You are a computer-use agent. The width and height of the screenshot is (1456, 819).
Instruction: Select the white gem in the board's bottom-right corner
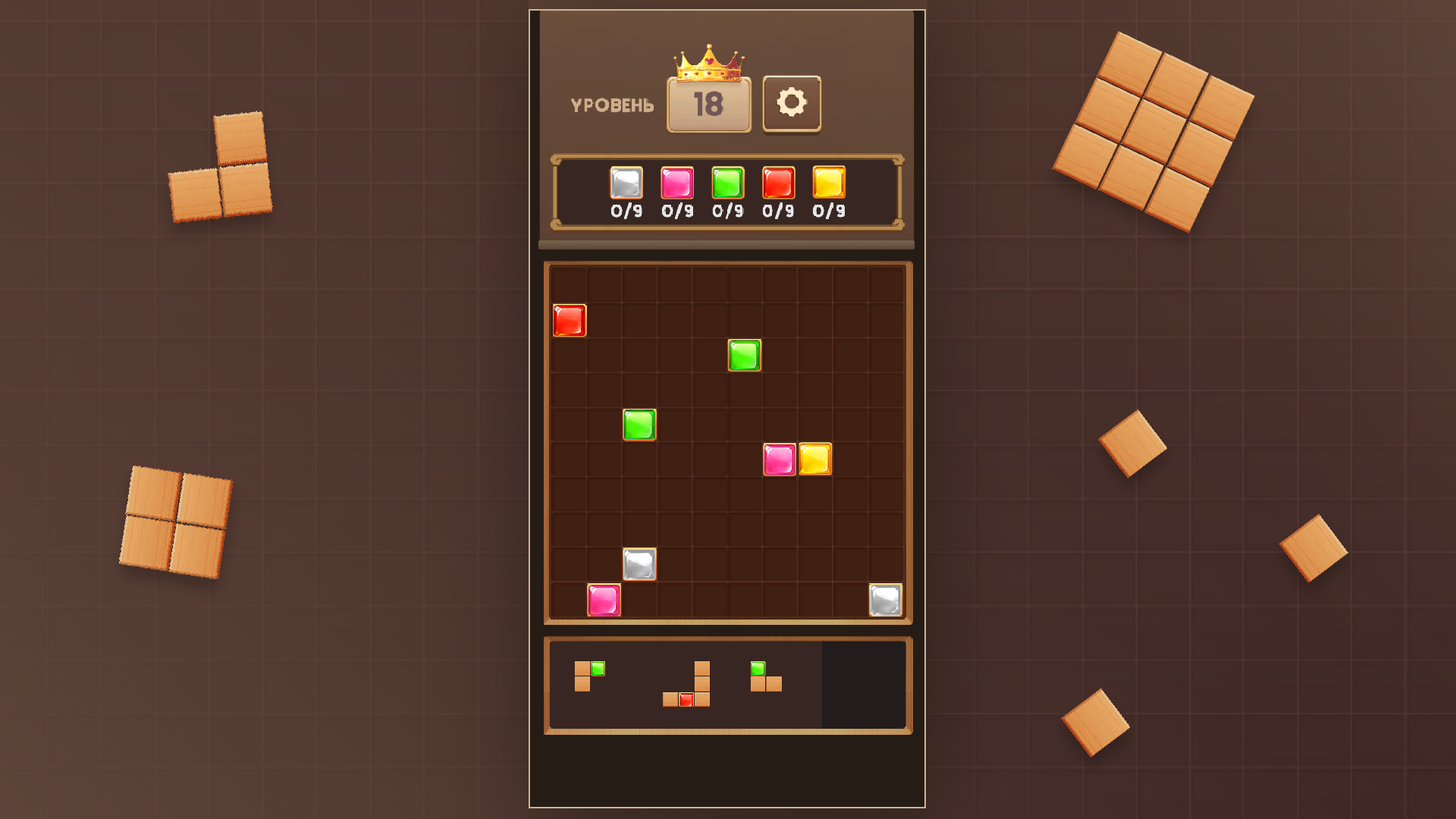point(885,601)
